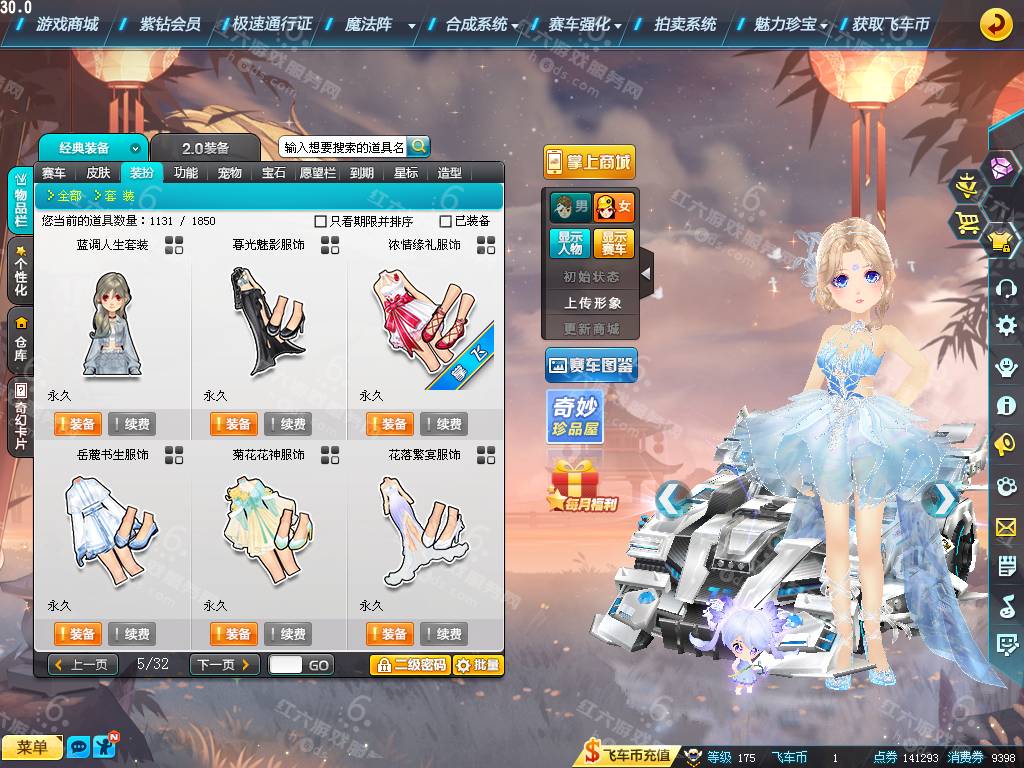Select the 宠物 category tab

[229, 173]
